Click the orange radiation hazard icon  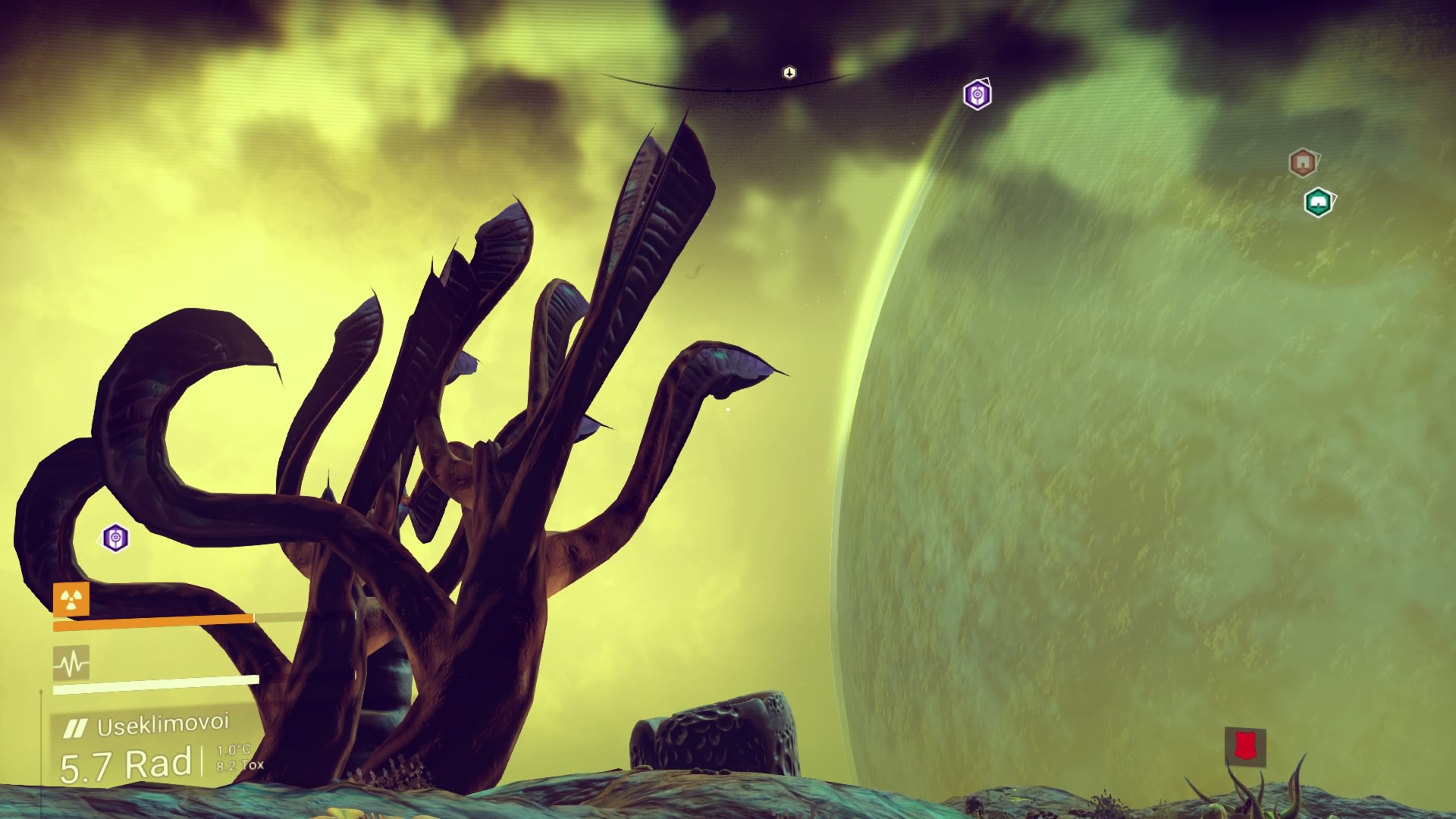coord(71,599)
